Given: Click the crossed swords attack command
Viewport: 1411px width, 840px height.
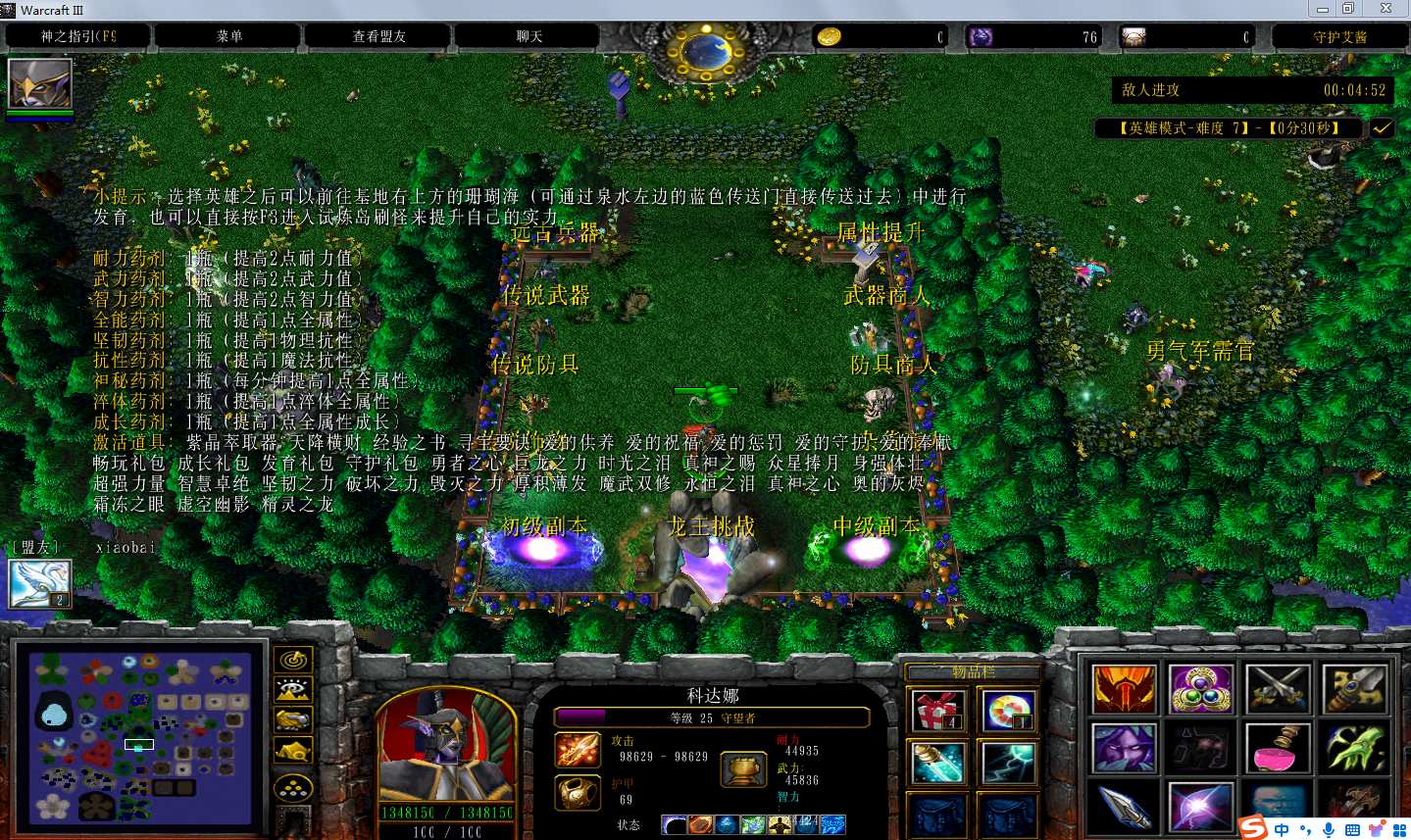Looking at the screenshot, I should point(1278,689).
